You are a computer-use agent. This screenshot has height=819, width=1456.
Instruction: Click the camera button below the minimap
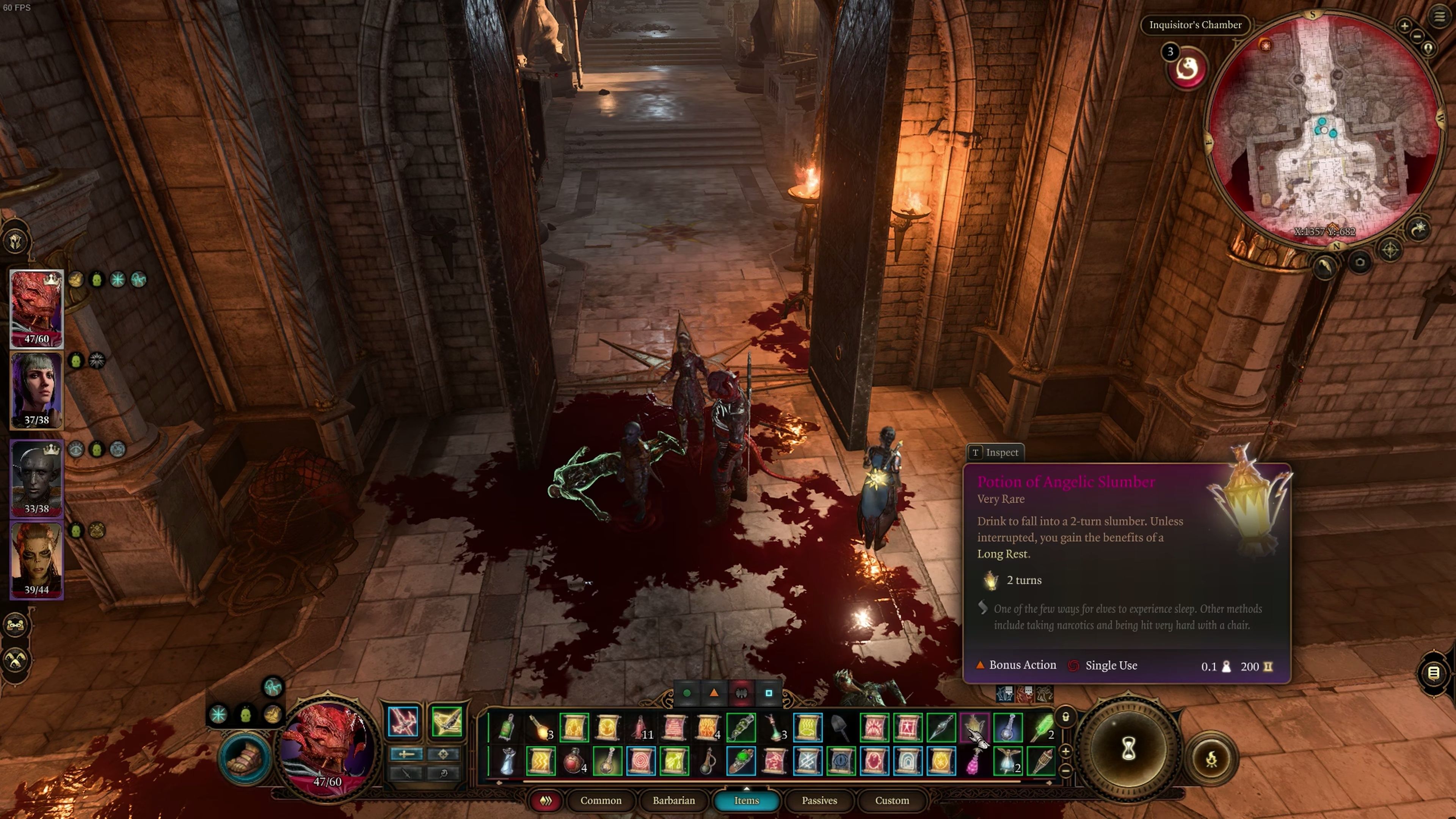(x=1360, y=262)
